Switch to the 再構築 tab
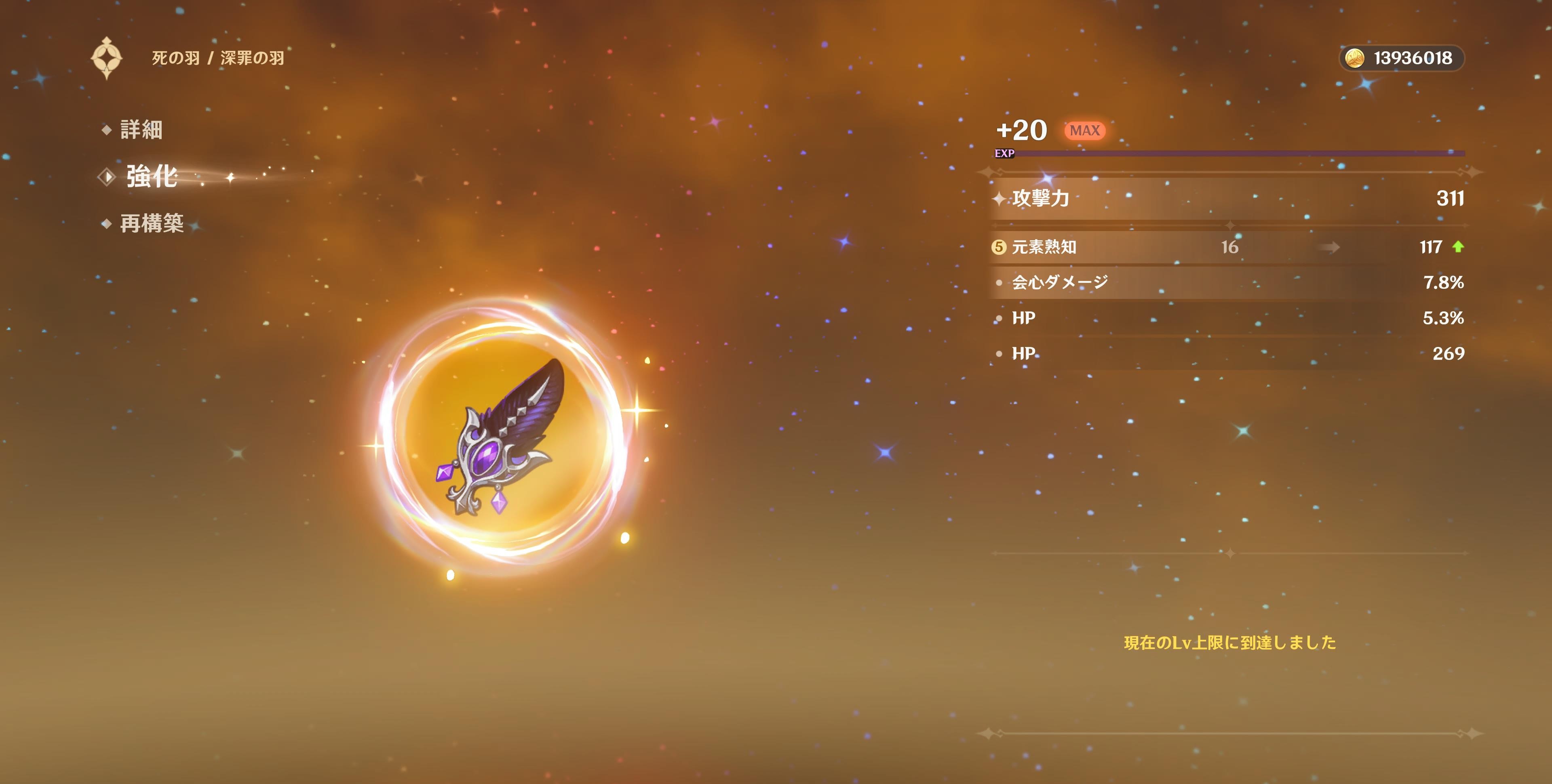This screenshot has width=1552, height=784. coord(151,223)
